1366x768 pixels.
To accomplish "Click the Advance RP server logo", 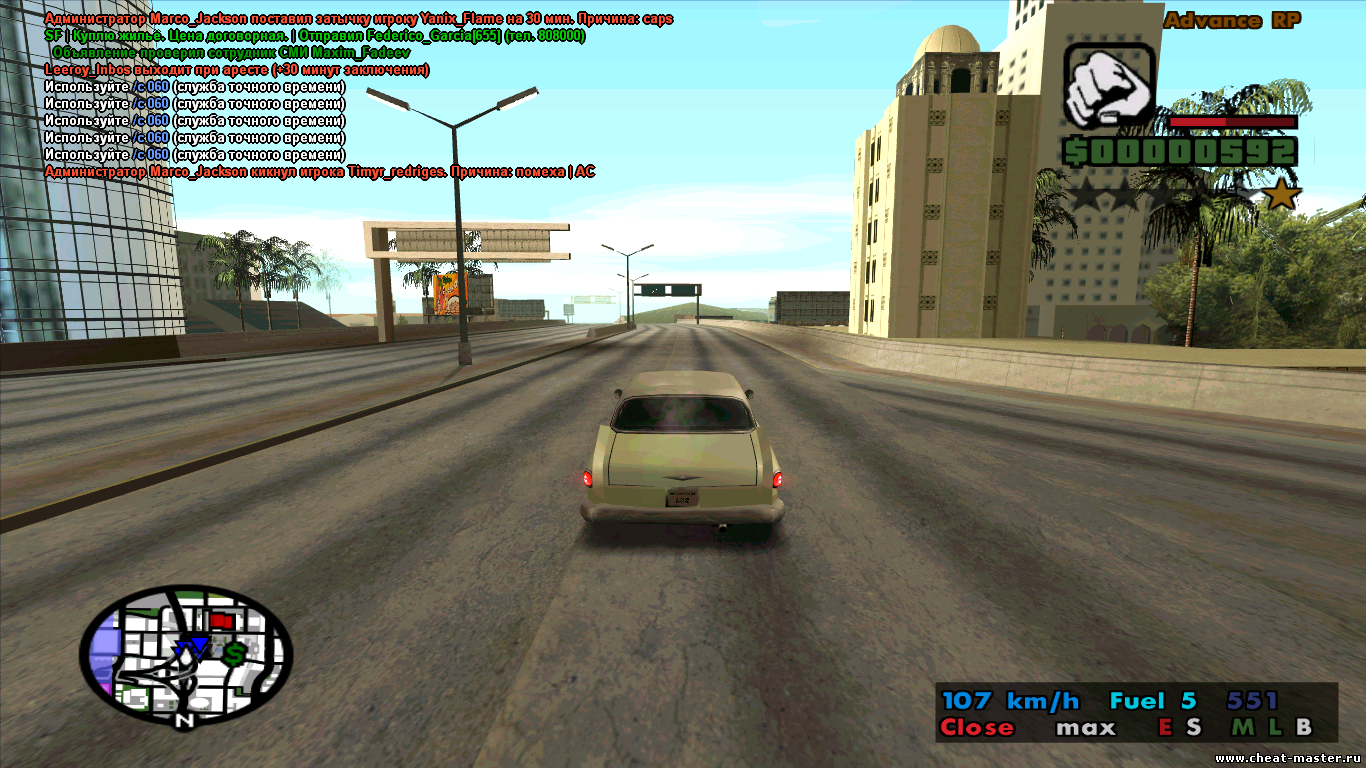I will tap(1231, 21).
